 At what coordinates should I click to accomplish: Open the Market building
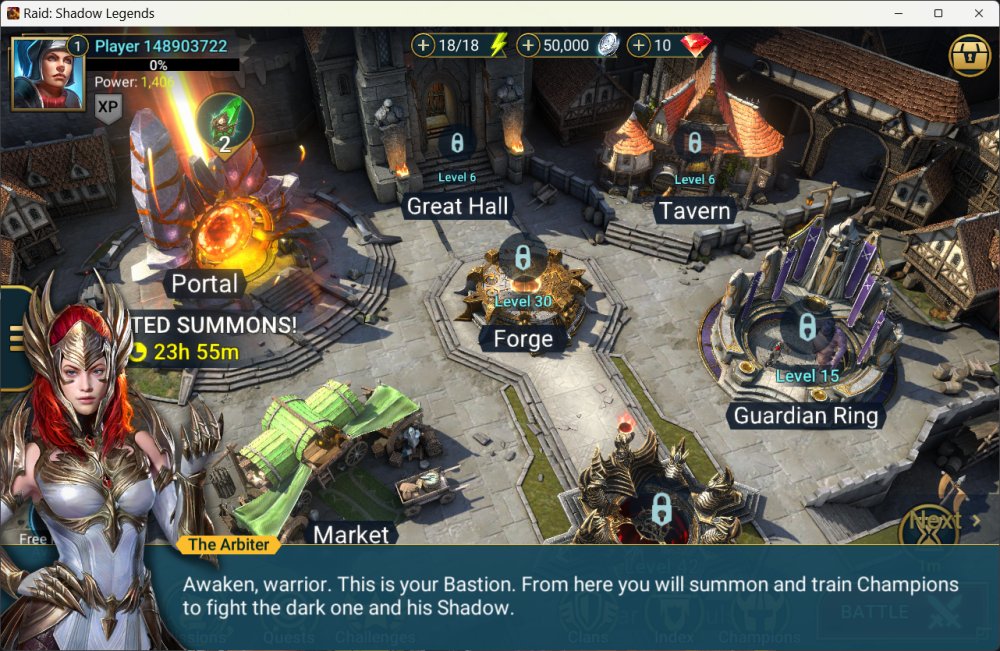click(350, 534)
